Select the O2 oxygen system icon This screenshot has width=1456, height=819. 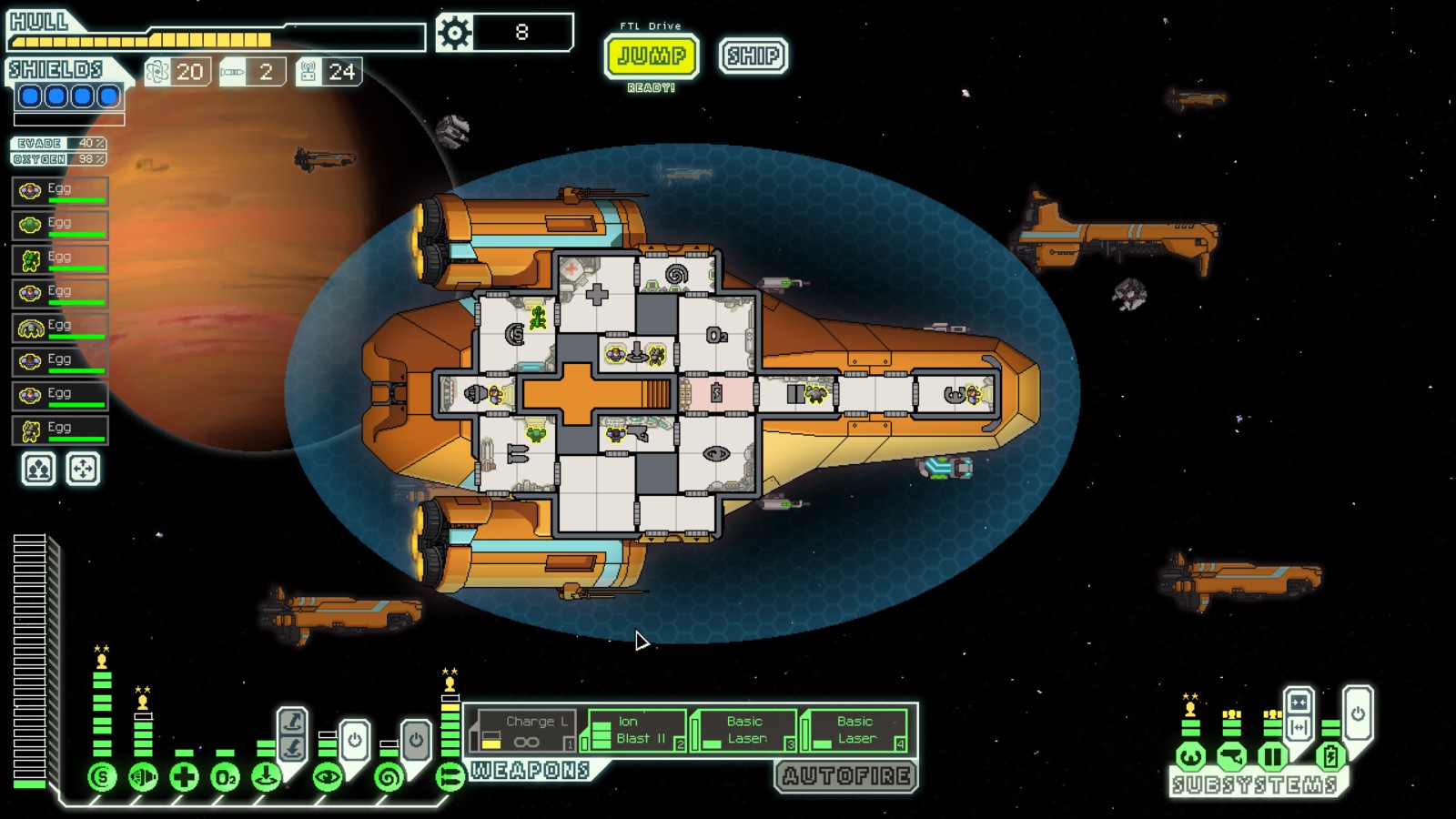225,777
